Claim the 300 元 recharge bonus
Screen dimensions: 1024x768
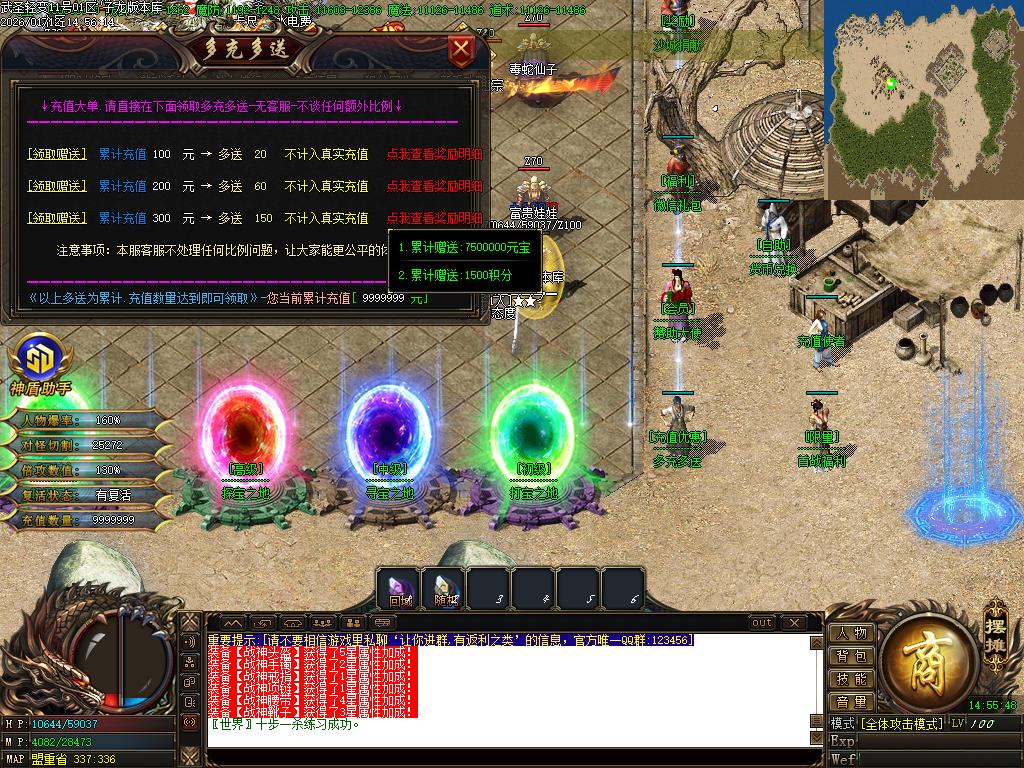pos(56,218)
